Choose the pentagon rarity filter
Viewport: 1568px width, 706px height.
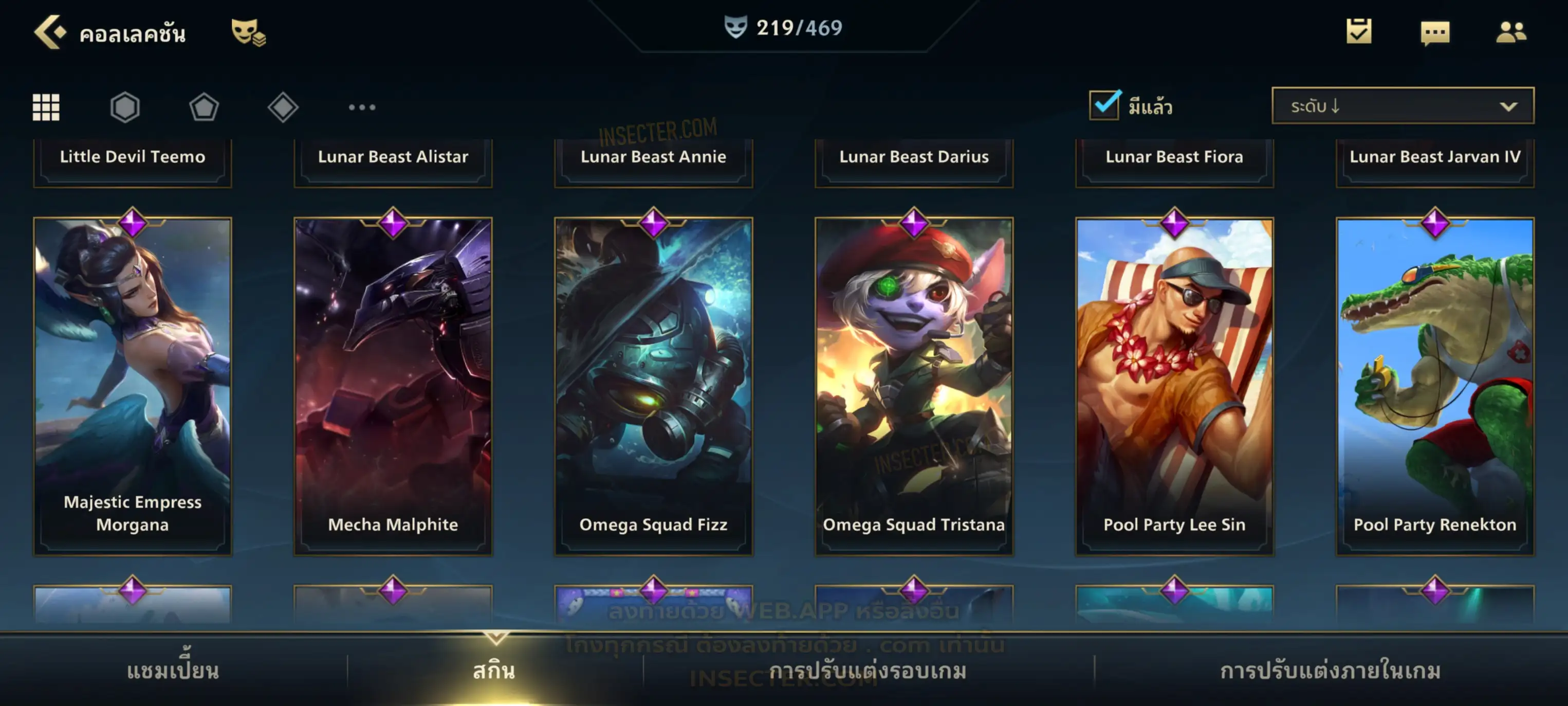(204, 107)
